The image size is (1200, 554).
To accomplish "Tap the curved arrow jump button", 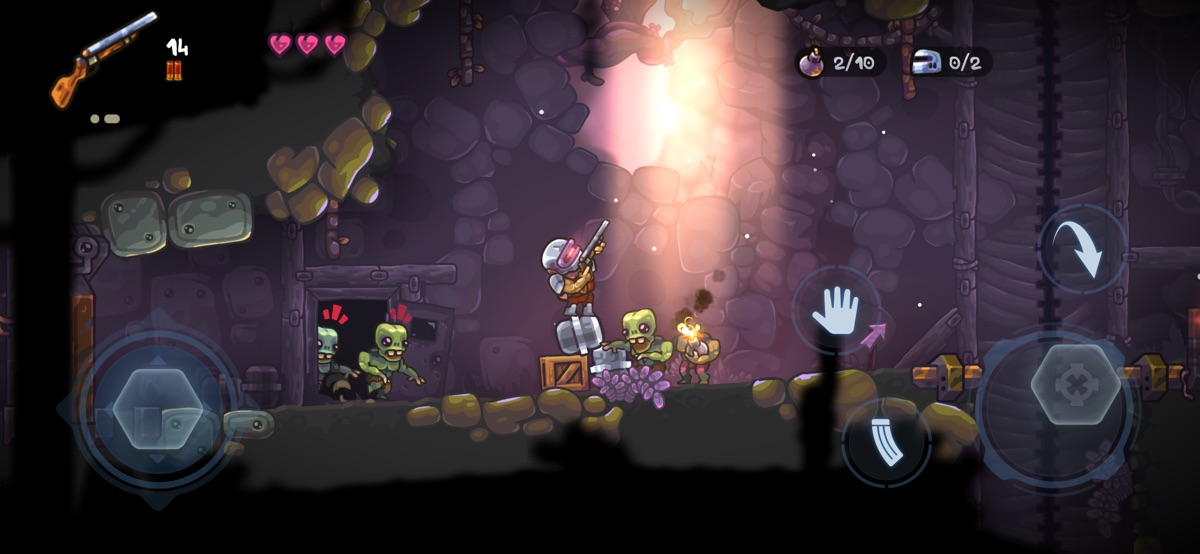I will [x=1084, y=250].
